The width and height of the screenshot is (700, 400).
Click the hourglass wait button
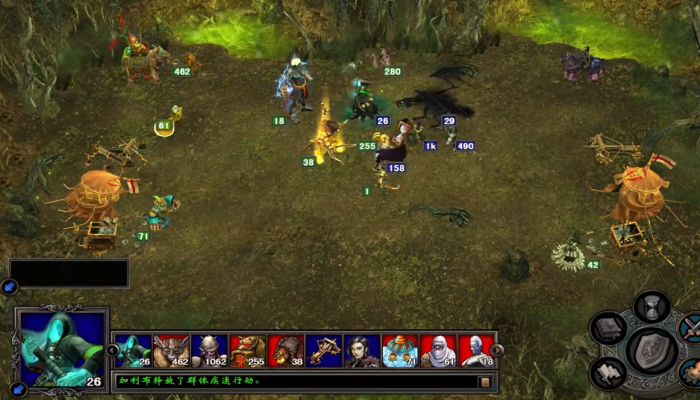coord(651,304)
